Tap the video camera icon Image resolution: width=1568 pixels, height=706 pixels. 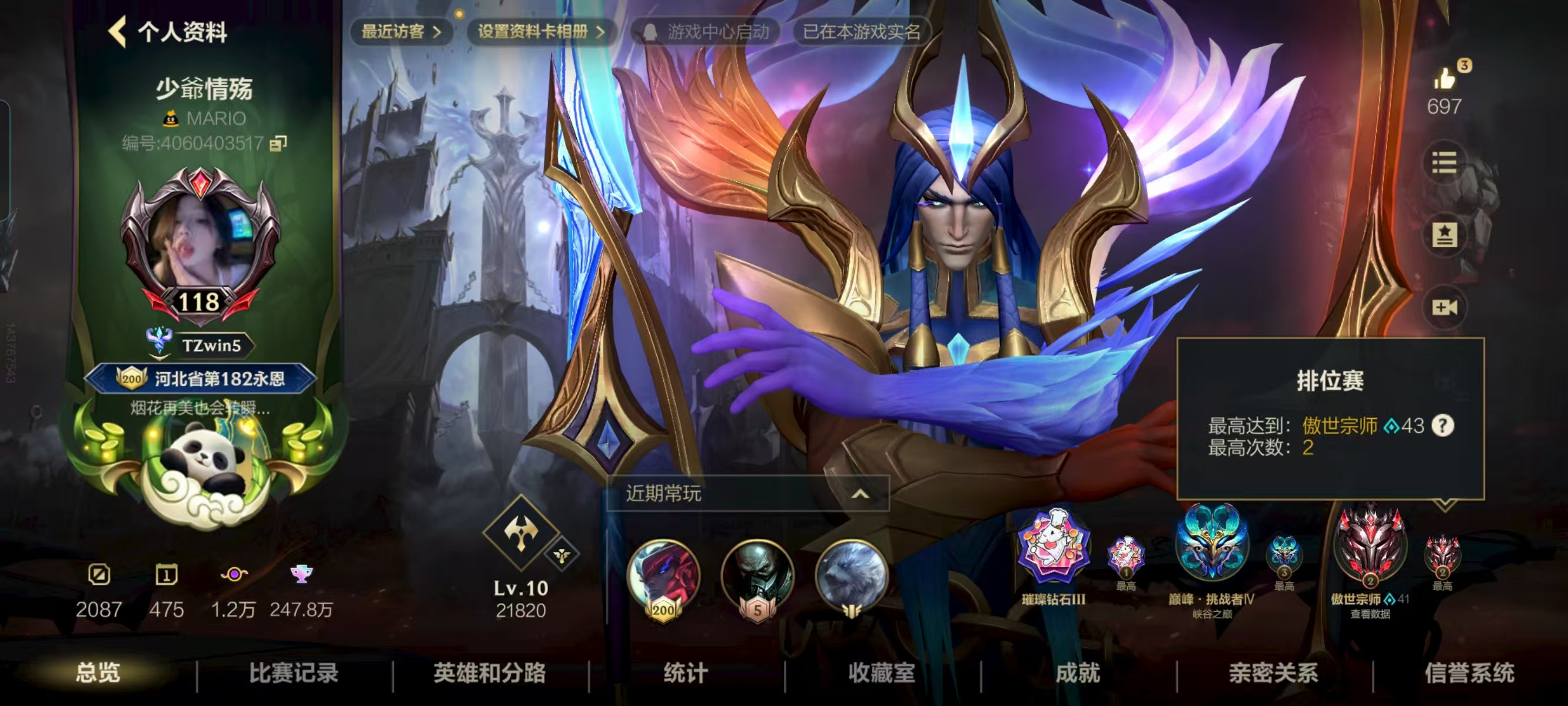(1444, 307)
